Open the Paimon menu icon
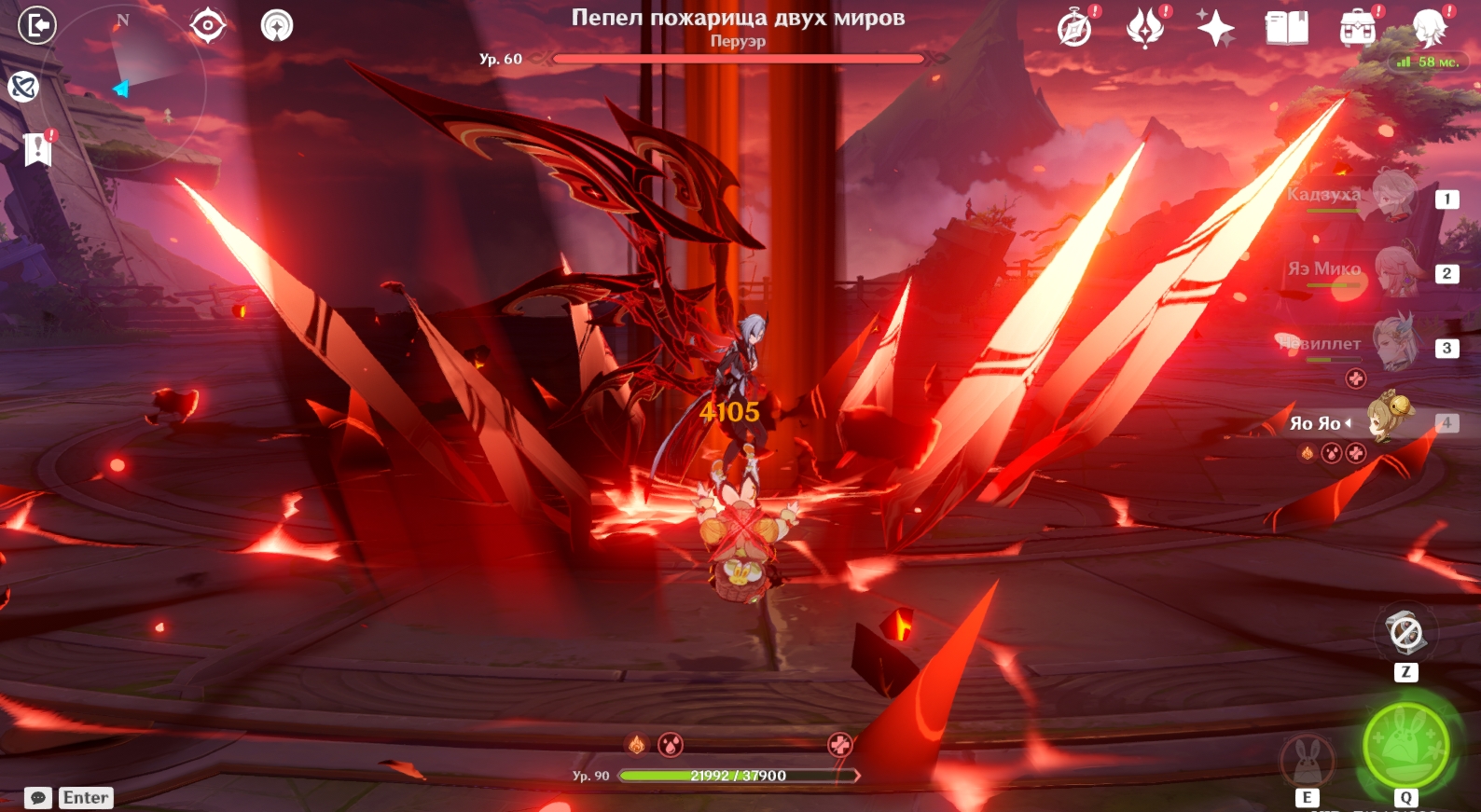 (x=1429, y=28)
